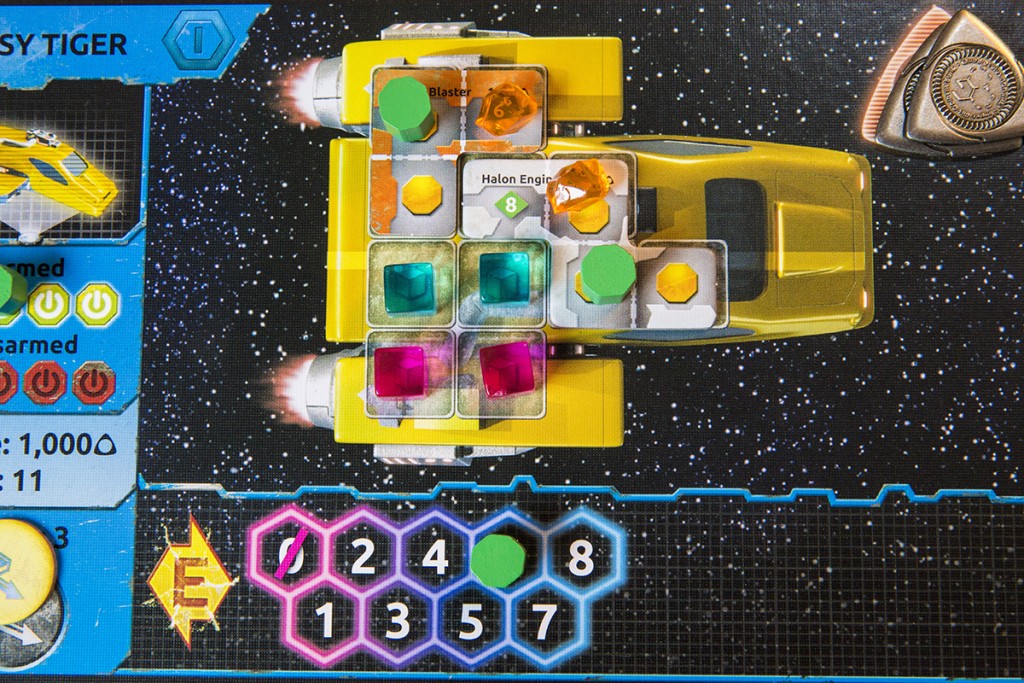Click the yellow E energy icon
Screen dimensions: 1024x683
click(191, 582)
